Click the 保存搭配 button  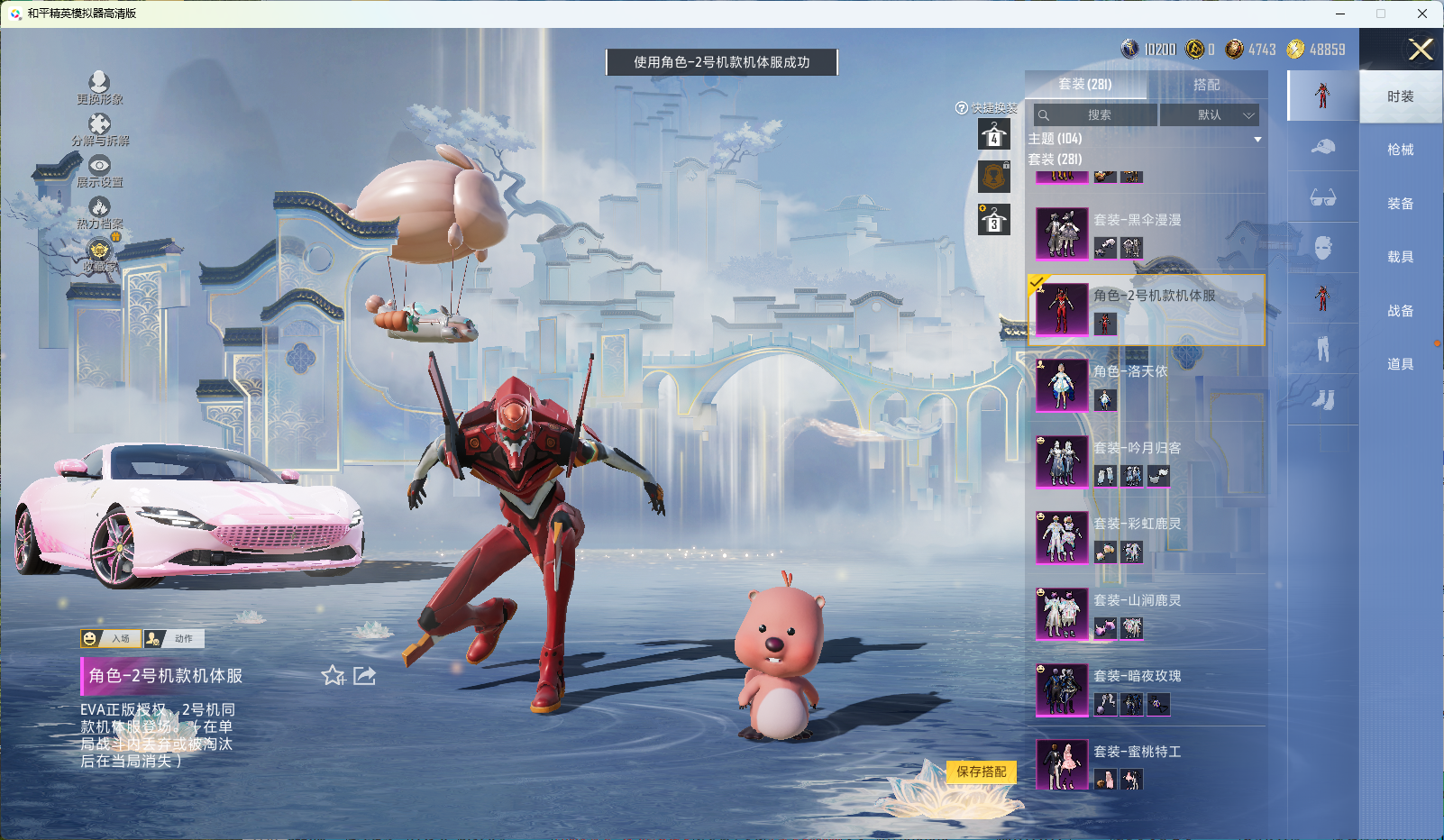(x=981, y=772)
